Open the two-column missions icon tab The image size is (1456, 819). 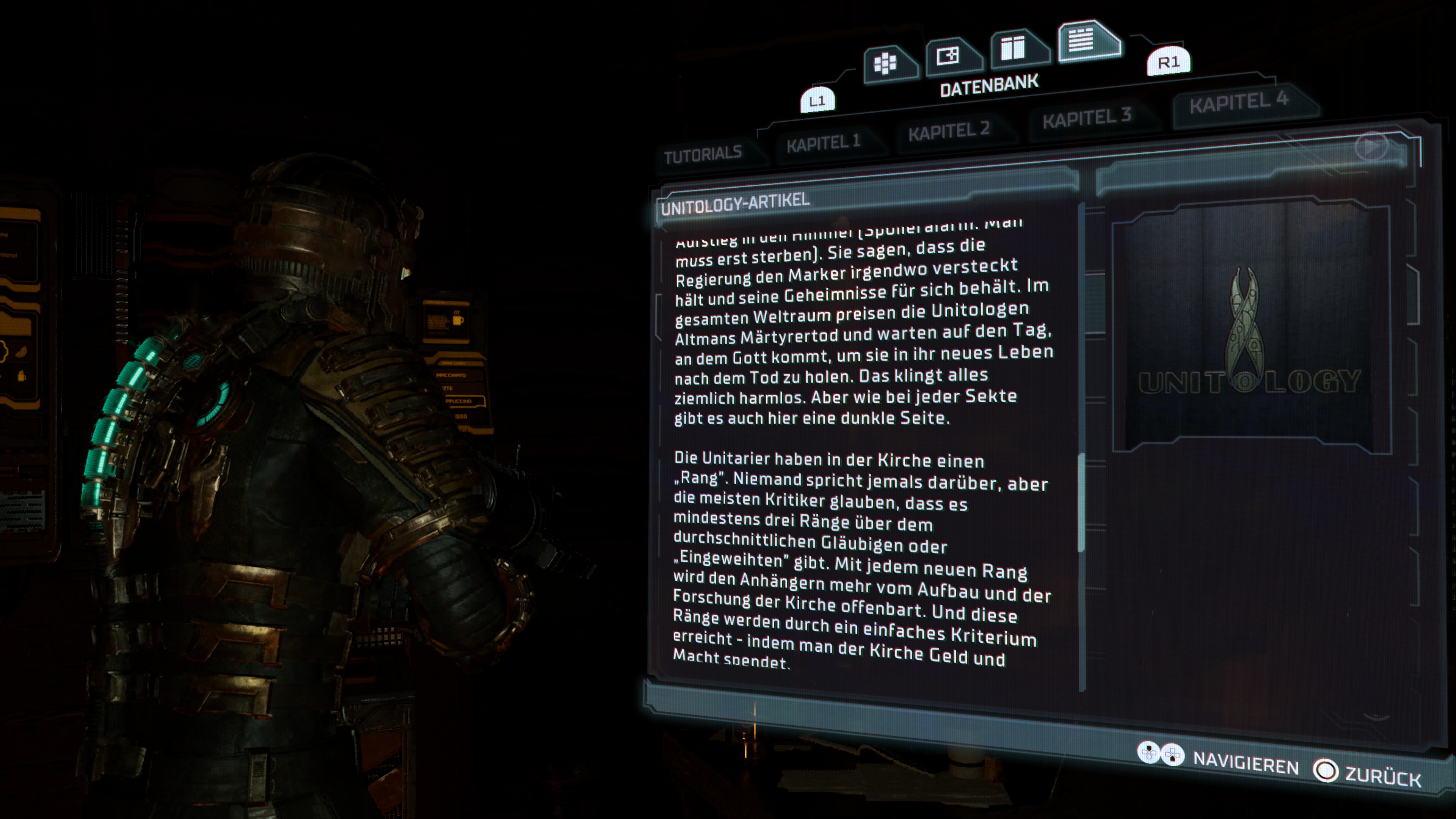coord(1013,48)
